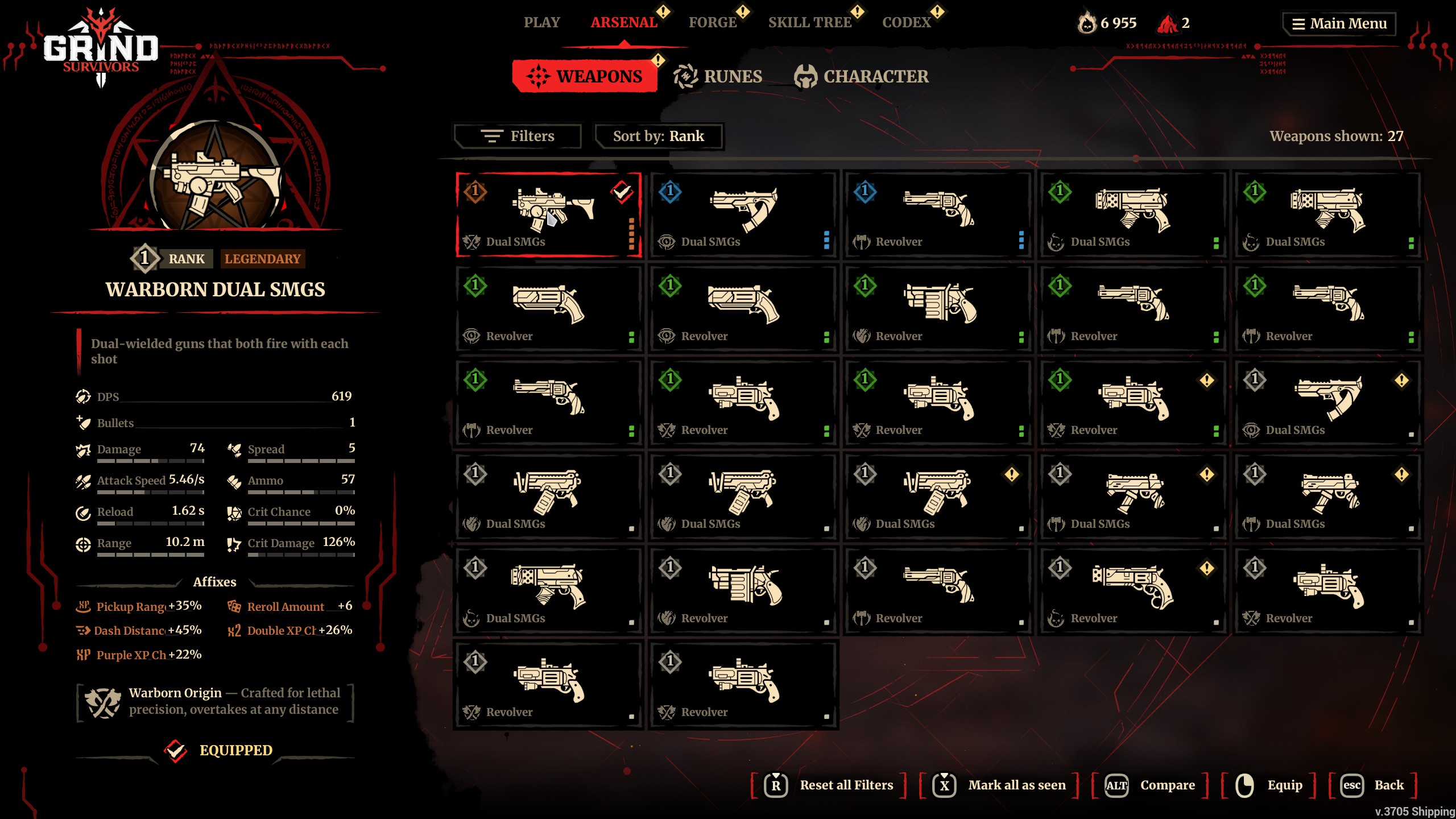Choose Mark all as seen
This screenshot has height=819, width=1456.
[999, 785]
